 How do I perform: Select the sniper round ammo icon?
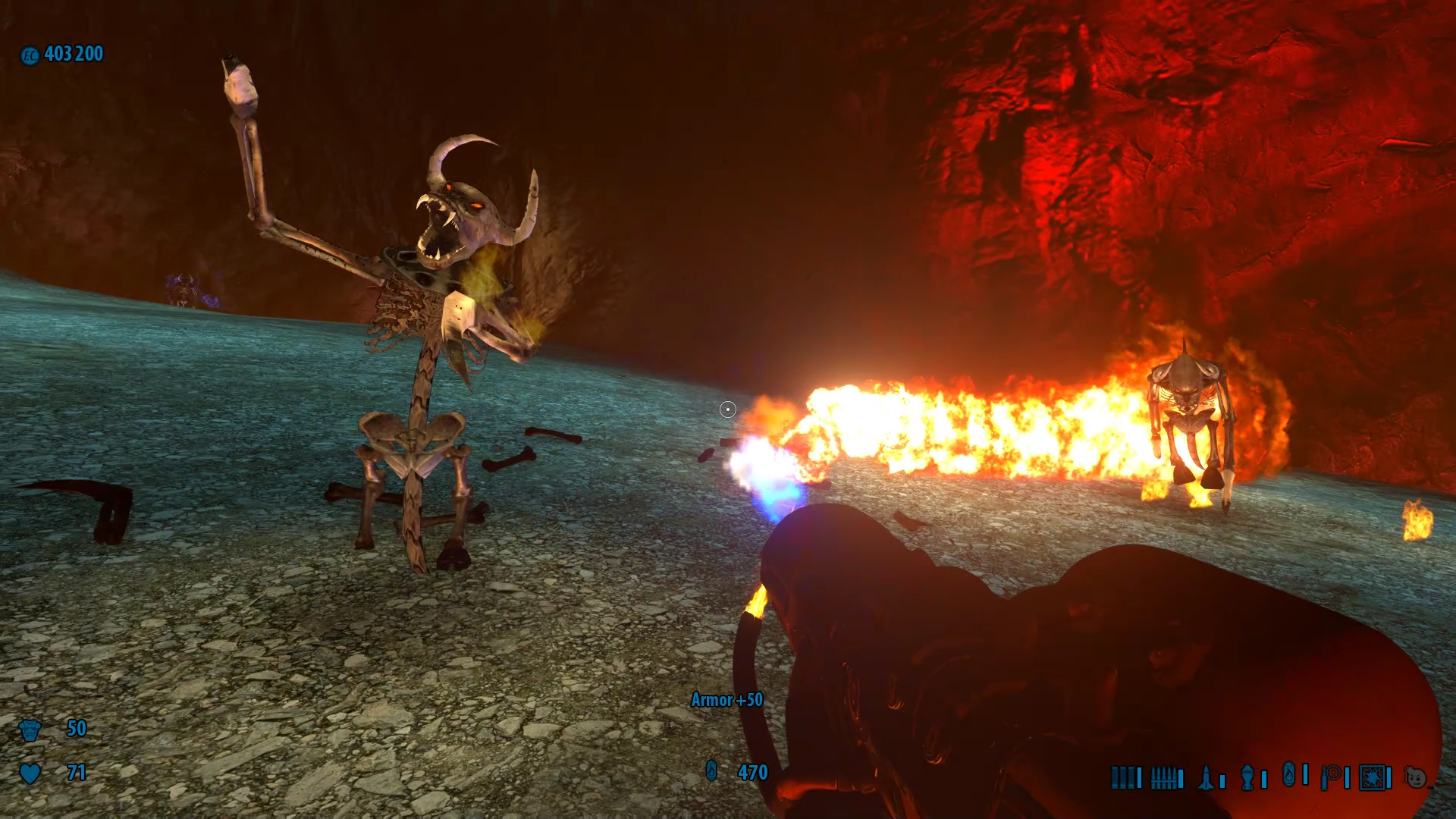(1331, 777)
